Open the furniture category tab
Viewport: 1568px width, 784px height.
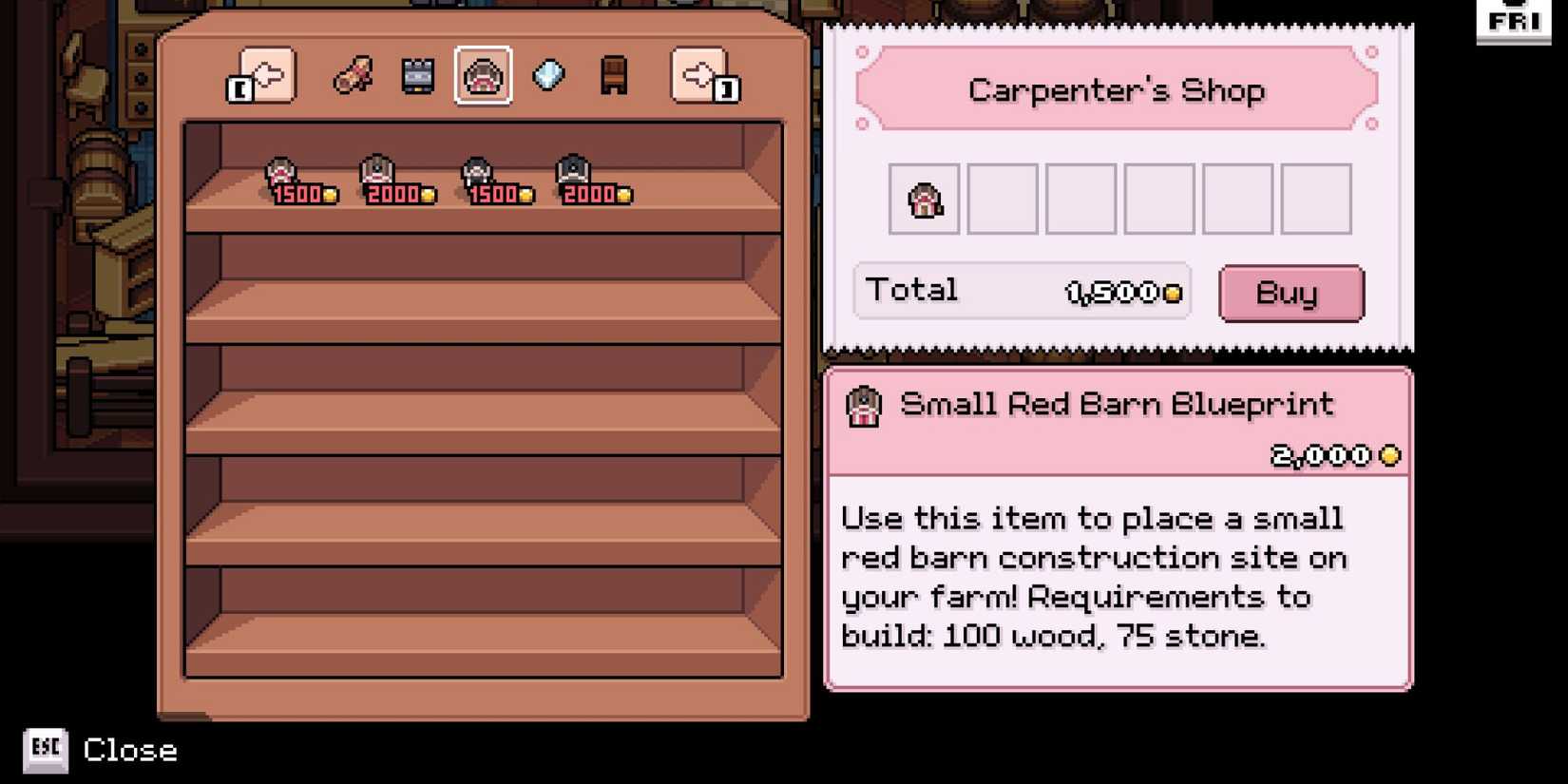tap(613, 74)
